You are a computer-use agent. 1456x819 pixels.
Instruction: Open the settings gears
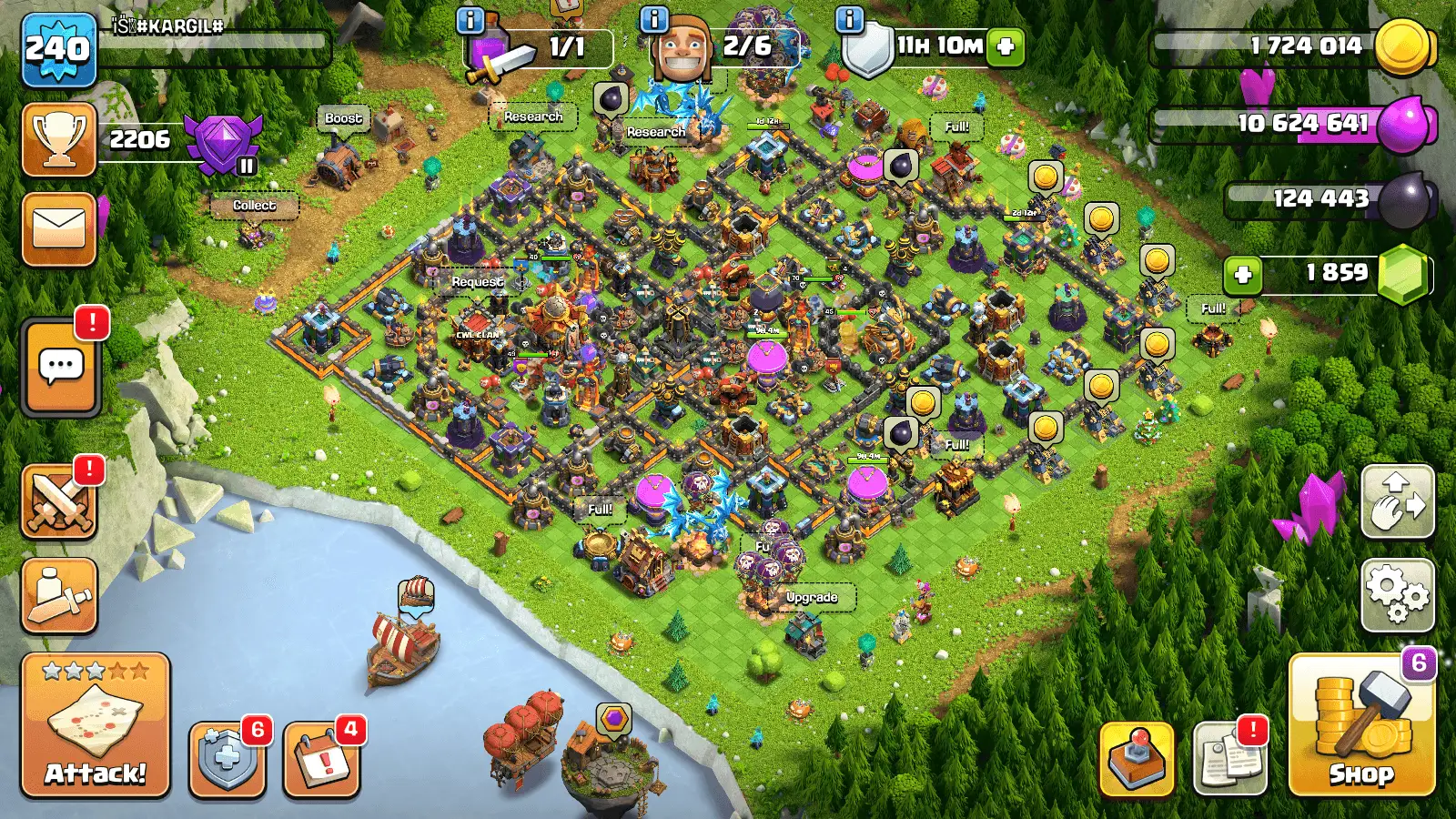1398,595
